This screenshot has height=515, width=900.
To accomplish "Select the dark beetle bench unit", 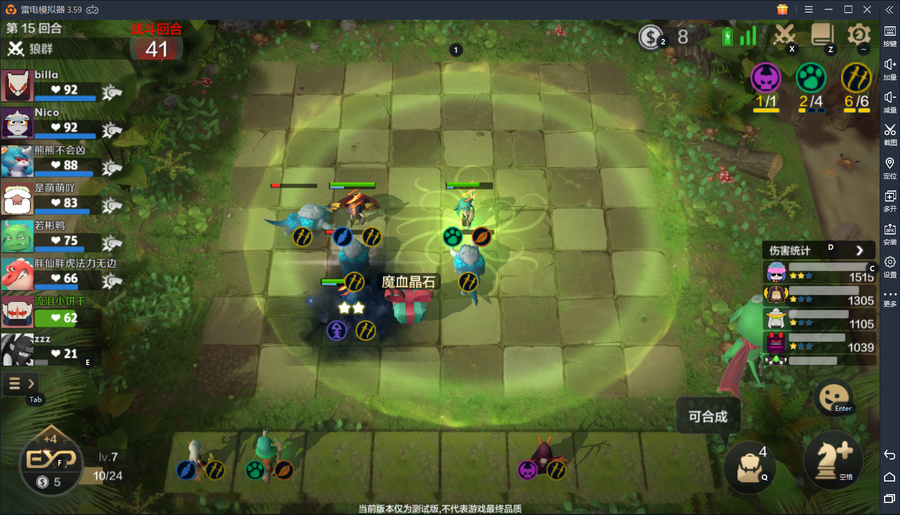I will [x=545, y=455].
